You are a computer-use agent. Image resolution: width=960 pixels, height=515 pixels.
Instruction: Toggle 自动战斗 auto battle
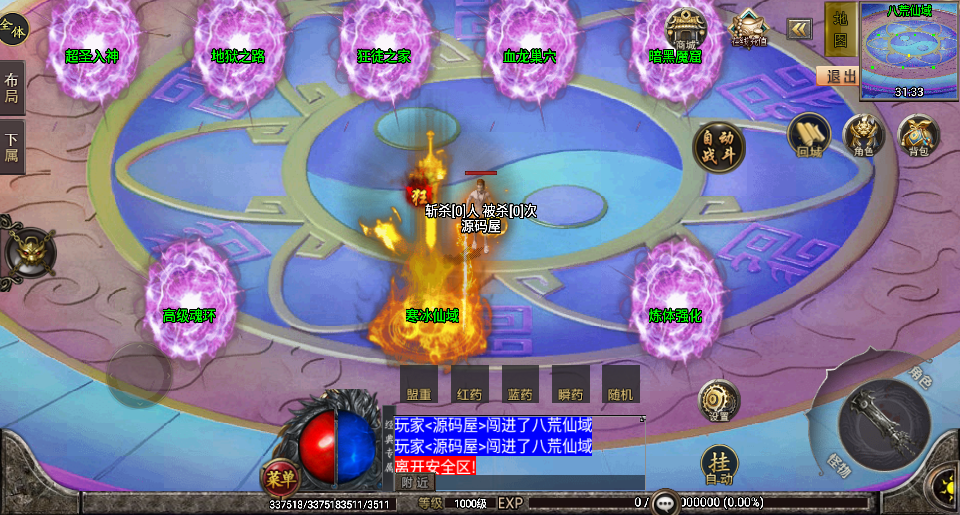point(719,148)
